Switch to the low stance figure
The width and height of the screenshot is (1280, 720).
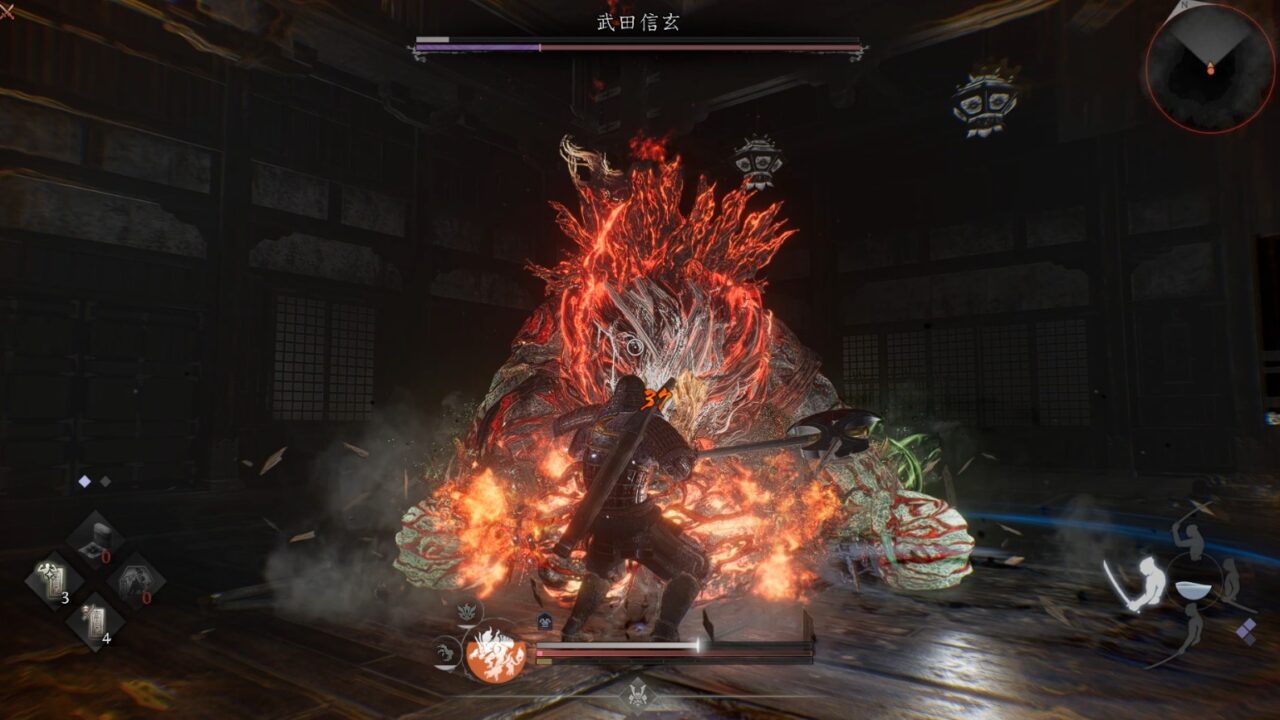1193,627
